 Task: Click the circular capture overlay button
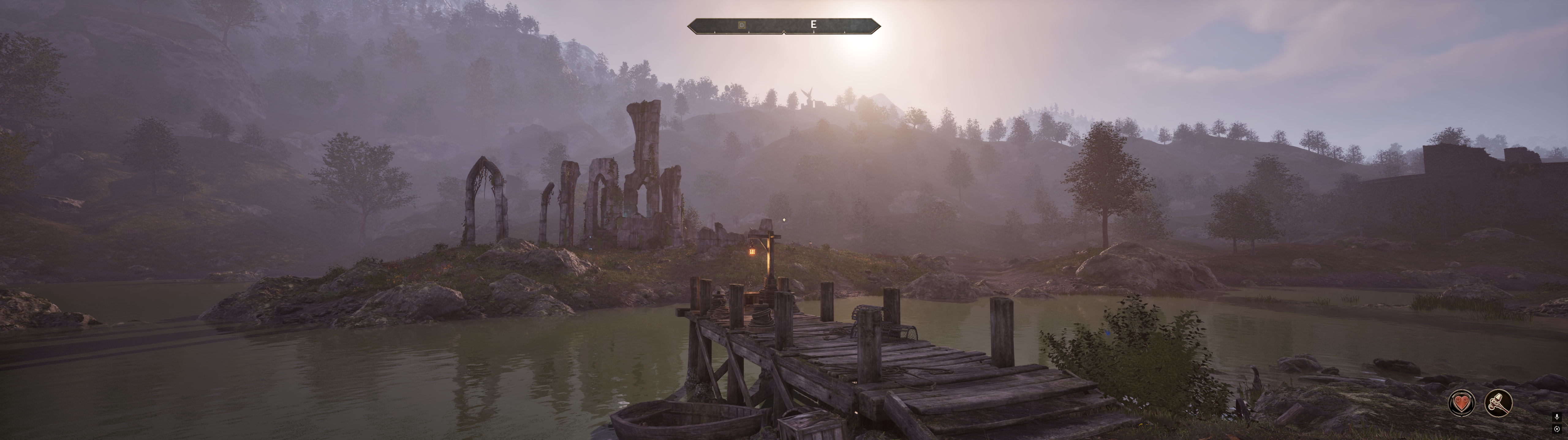(x=1557, y=429)
